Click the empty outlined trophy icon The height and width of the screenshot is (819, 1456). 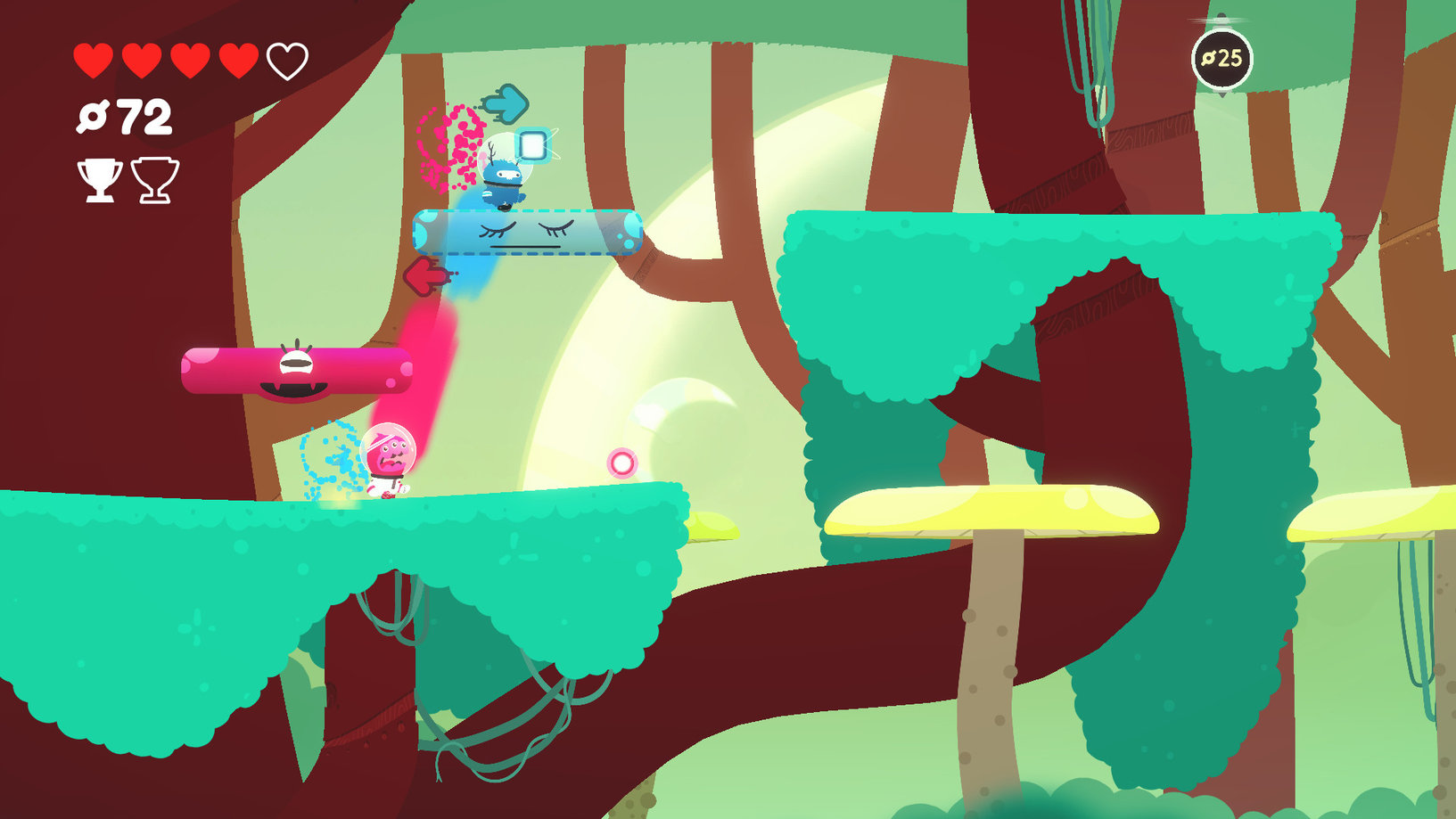155,179
